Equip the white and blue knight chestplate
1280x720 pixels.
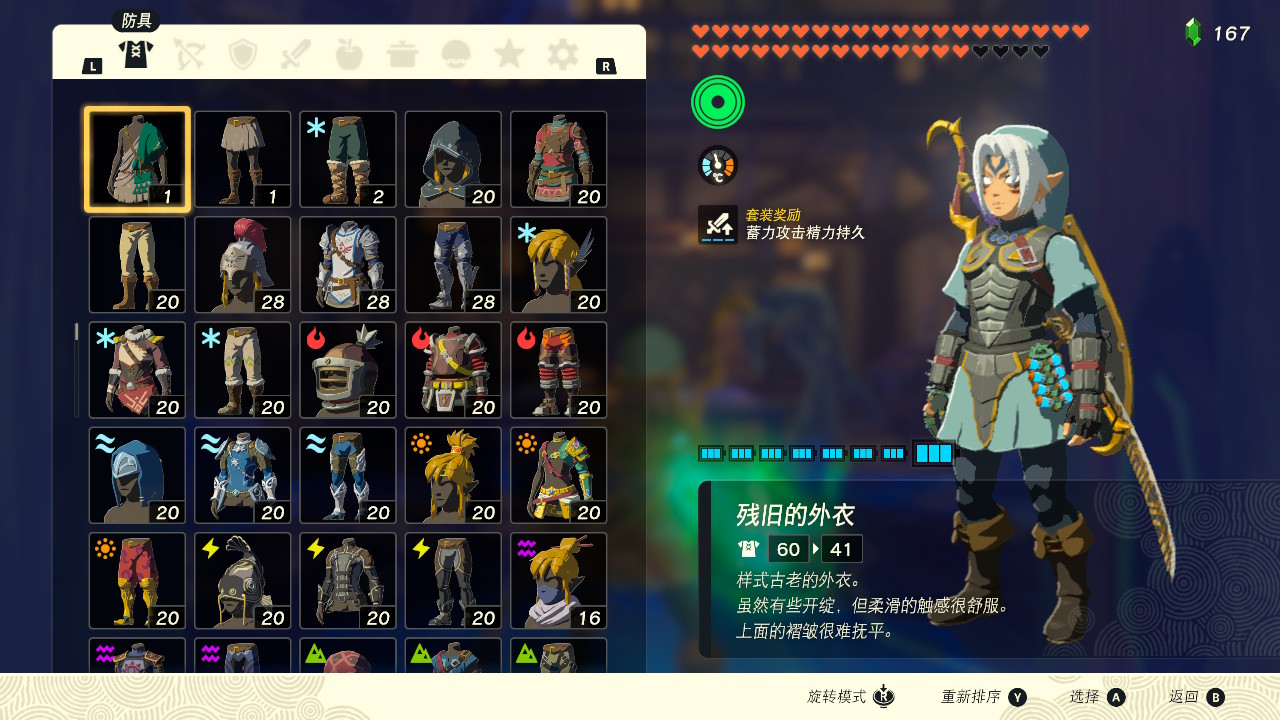pos(348,265)
